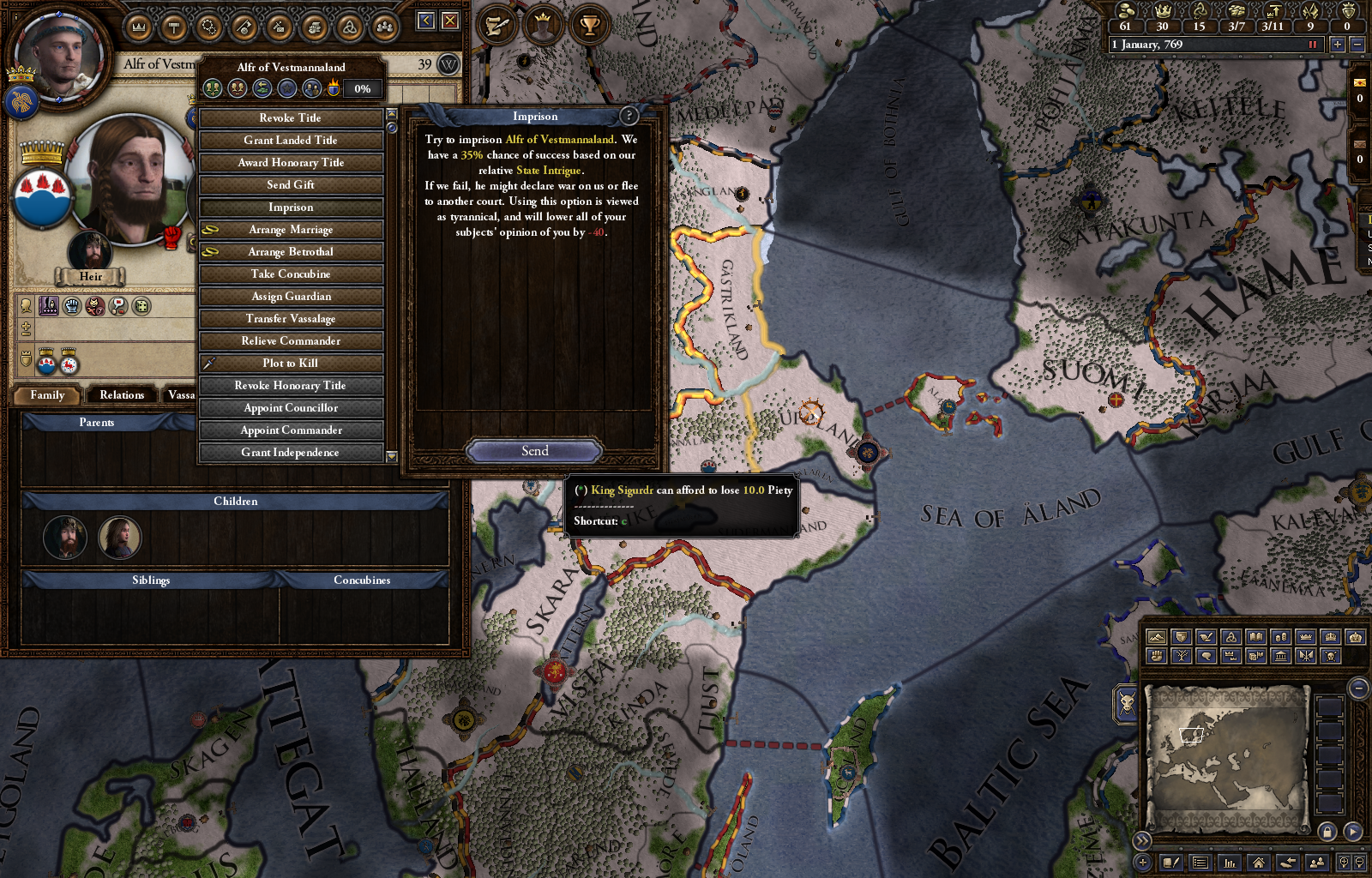Select Plot to Kill

[291, 363]
